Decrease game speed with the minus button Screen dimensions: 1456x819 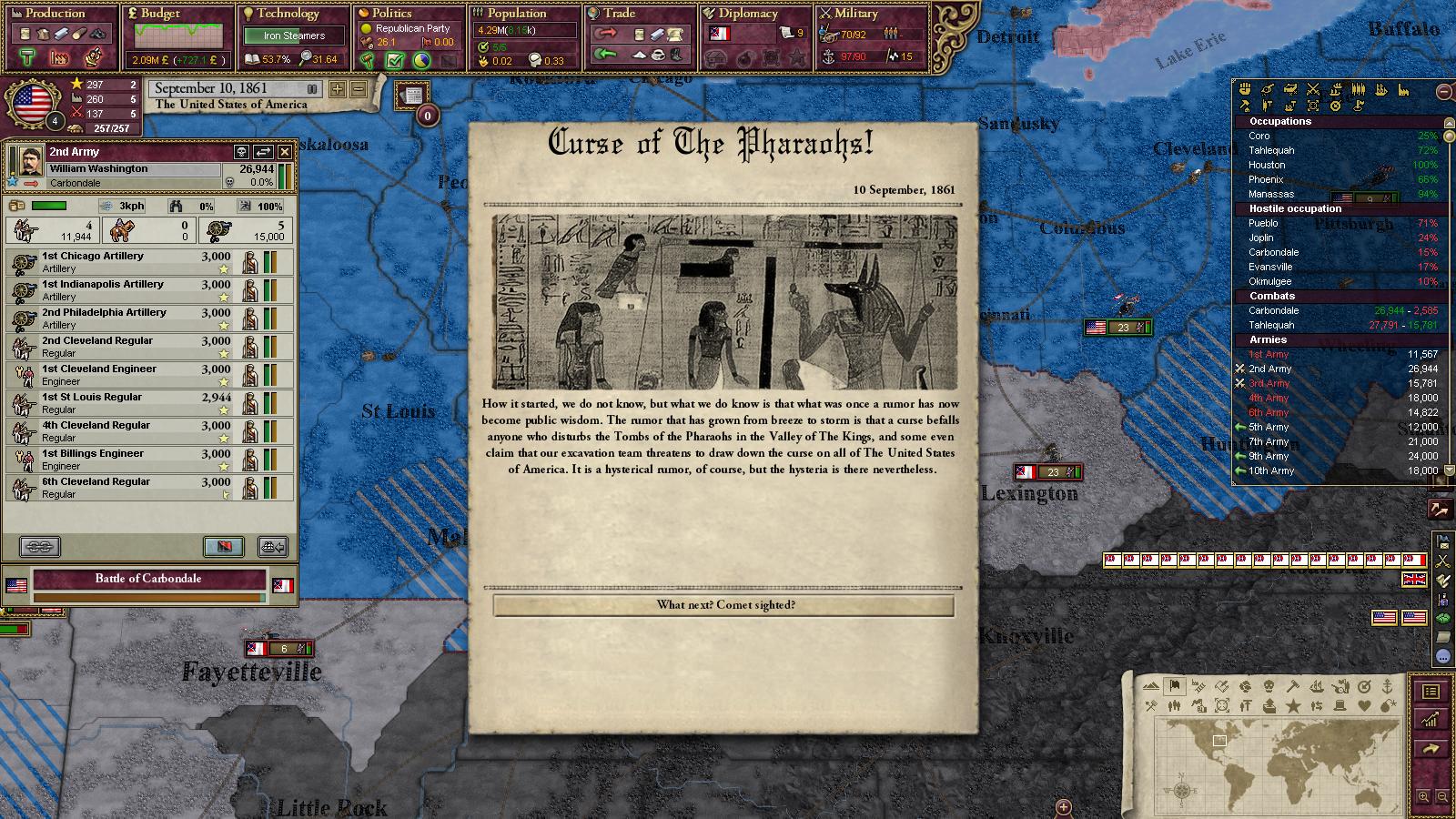(358, 89)
